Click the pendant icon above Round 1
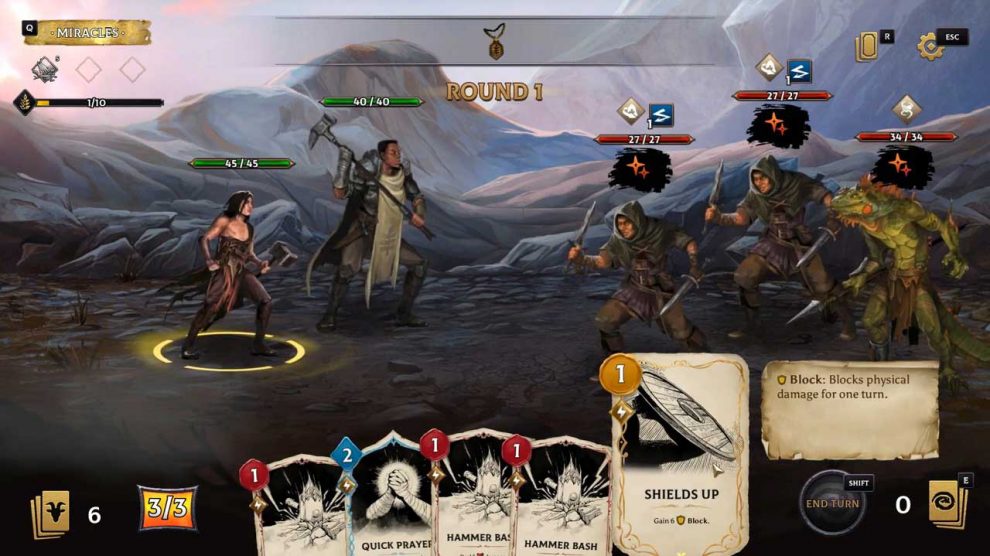Screen dimensions: 990x556 tap(494, 42)
